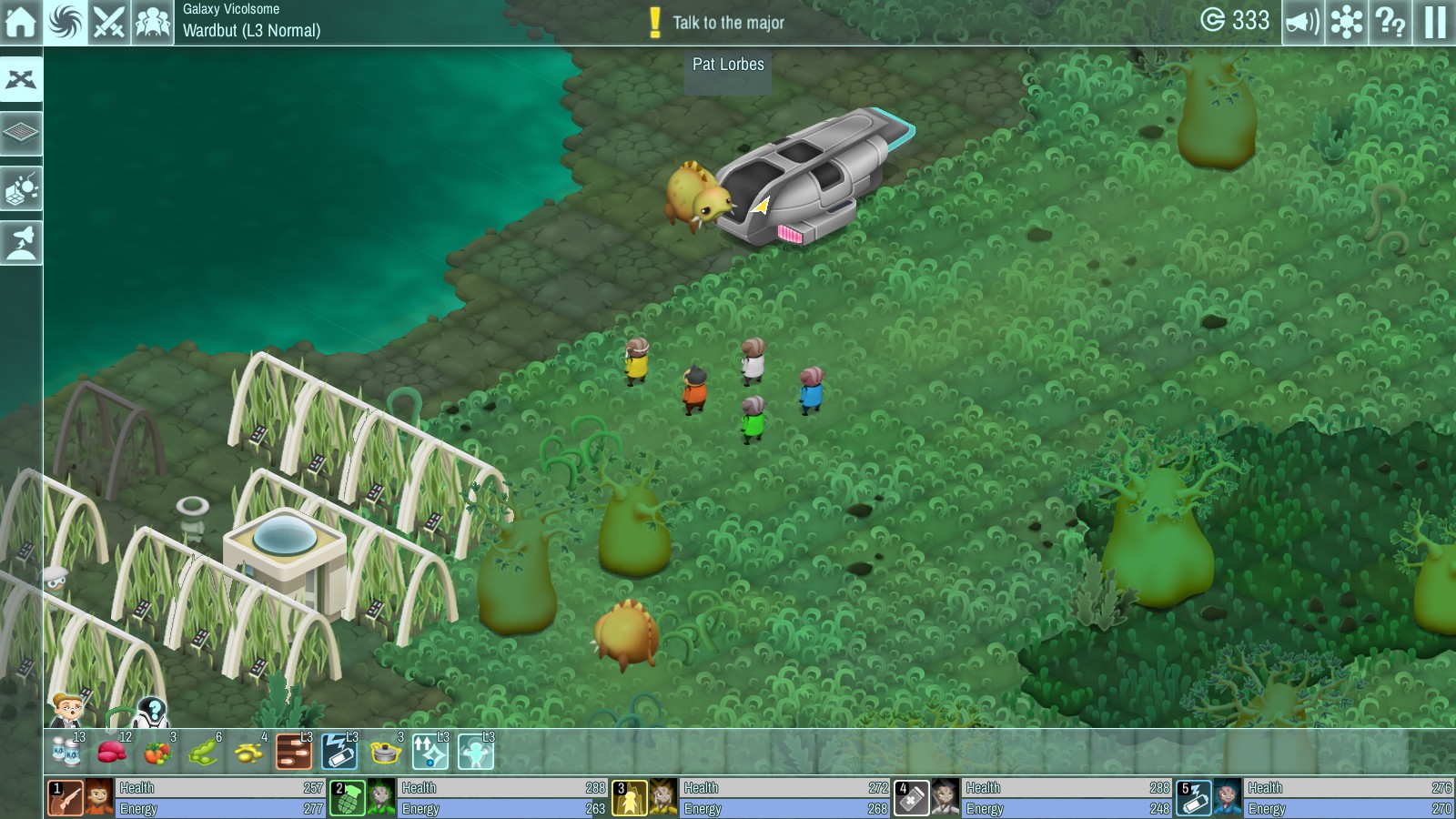Select the yellow cooking pot item
Screen dimensions: 1456x819
[x=386, y=752]
